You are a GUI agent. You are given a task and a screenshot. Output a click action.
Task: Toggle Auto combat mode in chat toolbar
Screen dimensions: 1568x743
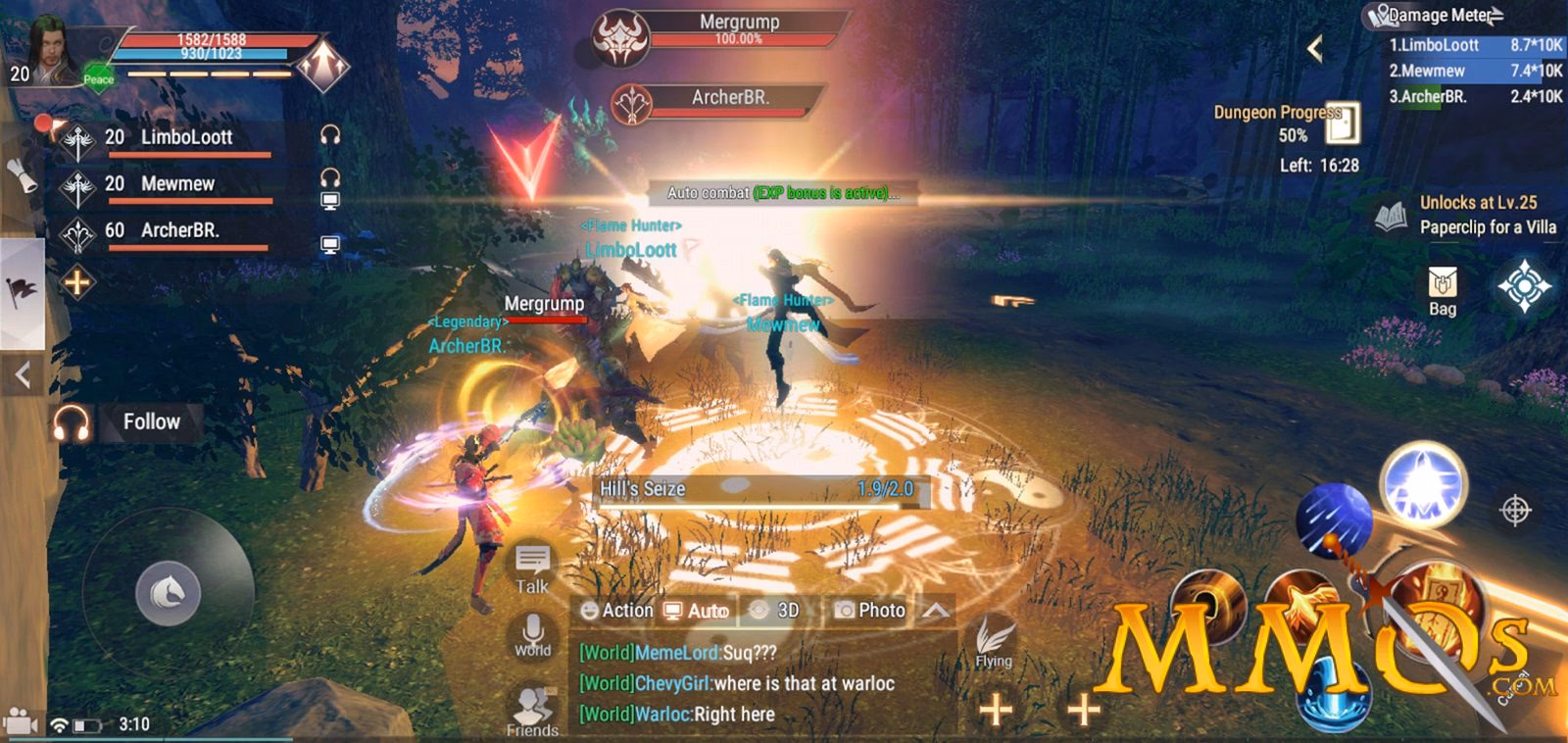[697, 610]
